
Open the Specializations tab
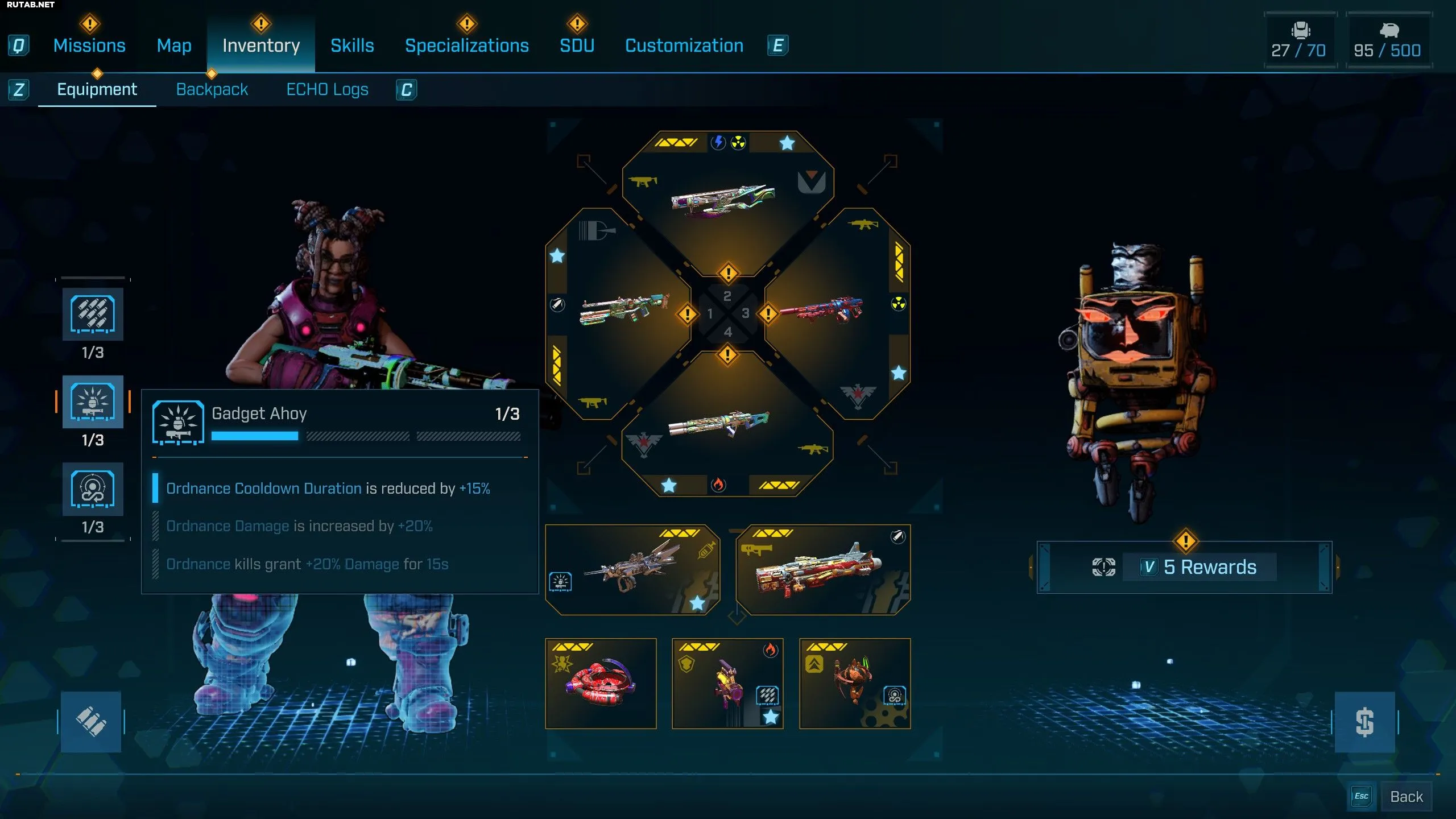[x=466, y=45]
